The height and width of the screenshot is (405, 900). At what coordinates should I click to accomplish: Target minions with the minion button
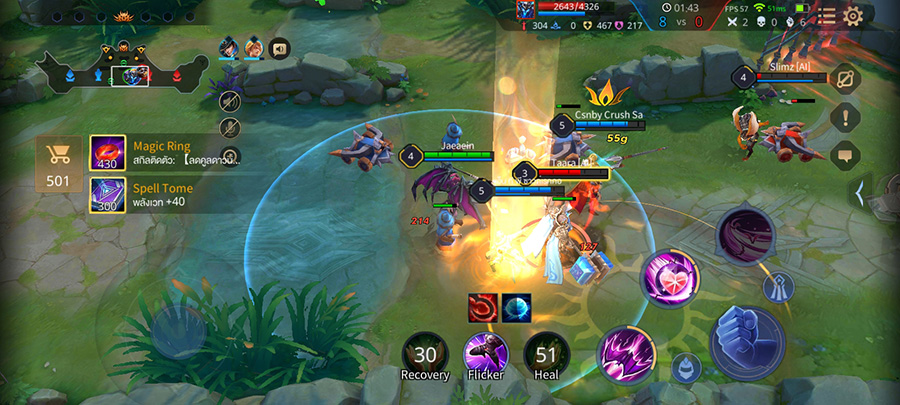685,368
